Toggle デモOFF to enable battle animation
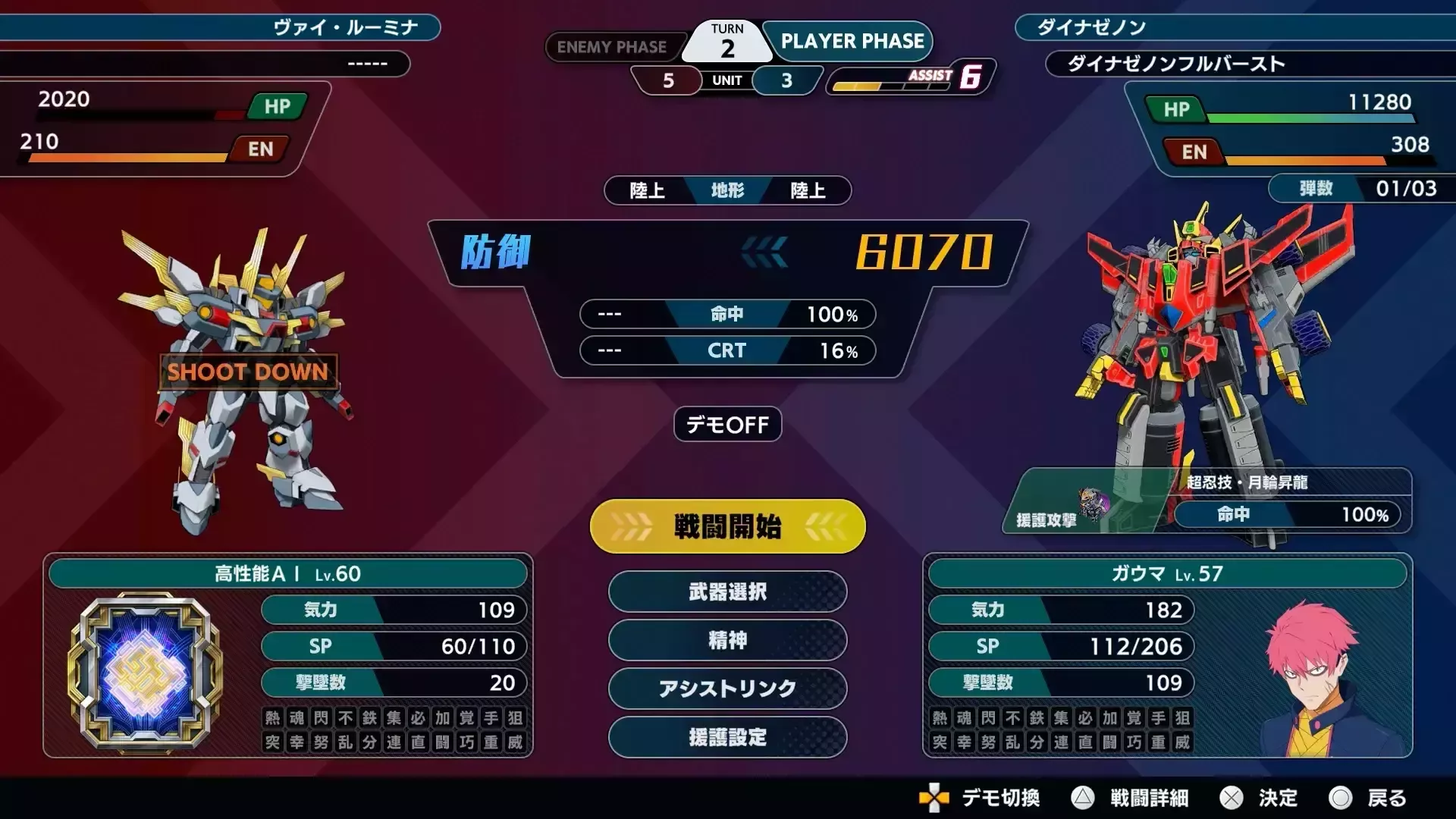The width and height of the screenshot is (1456, 819). pos(726,425)
